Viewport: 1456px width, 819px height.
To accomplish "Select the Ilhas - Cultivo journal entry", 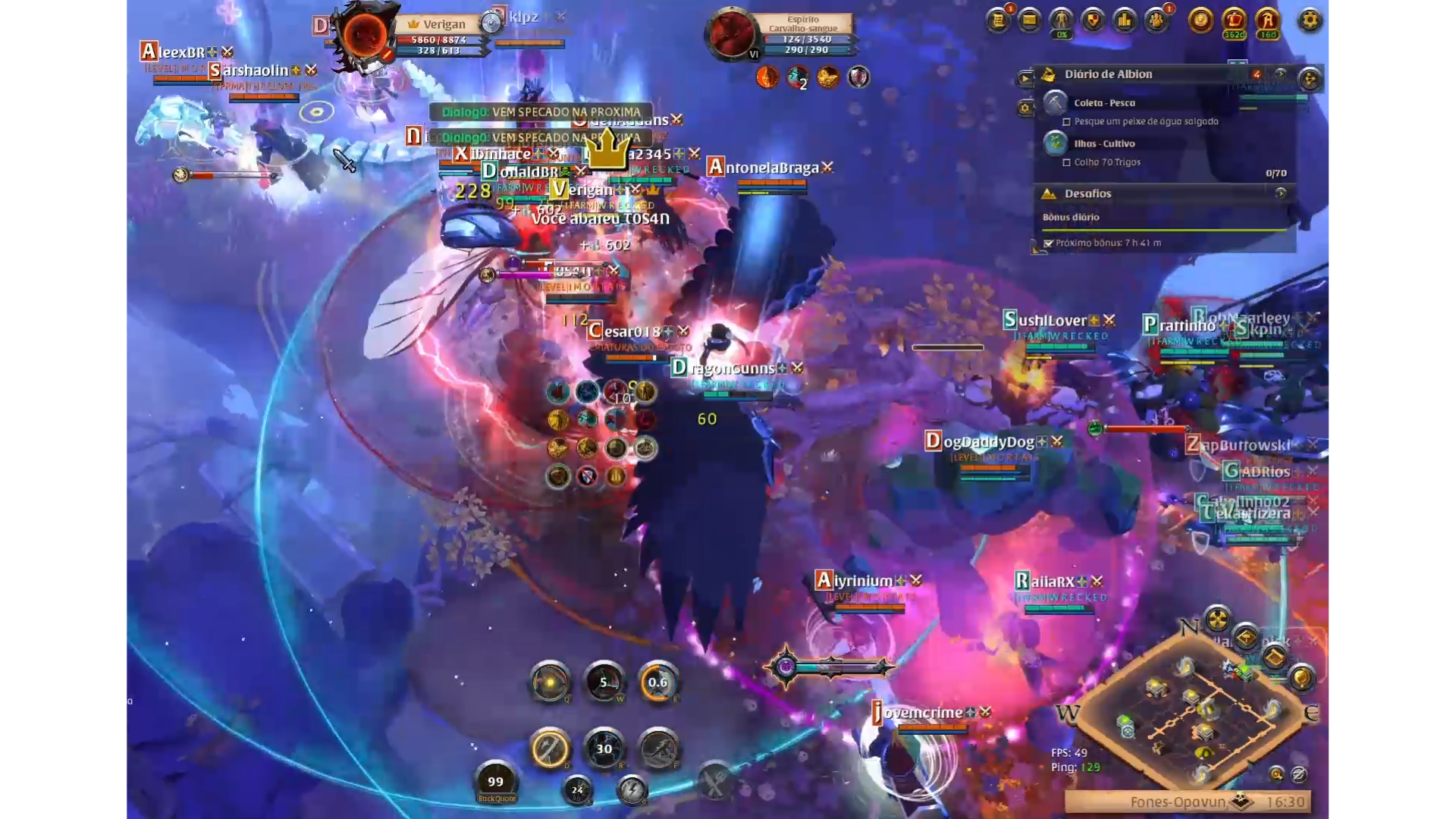I will (1104, 143).
